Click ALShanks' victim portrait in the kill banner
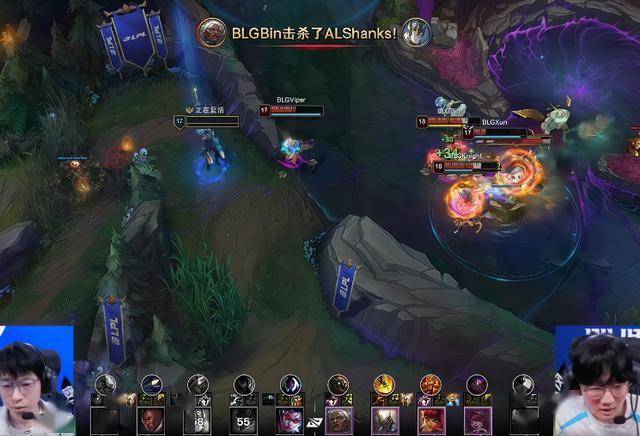640x436 pixels. (x=417, y=32)
